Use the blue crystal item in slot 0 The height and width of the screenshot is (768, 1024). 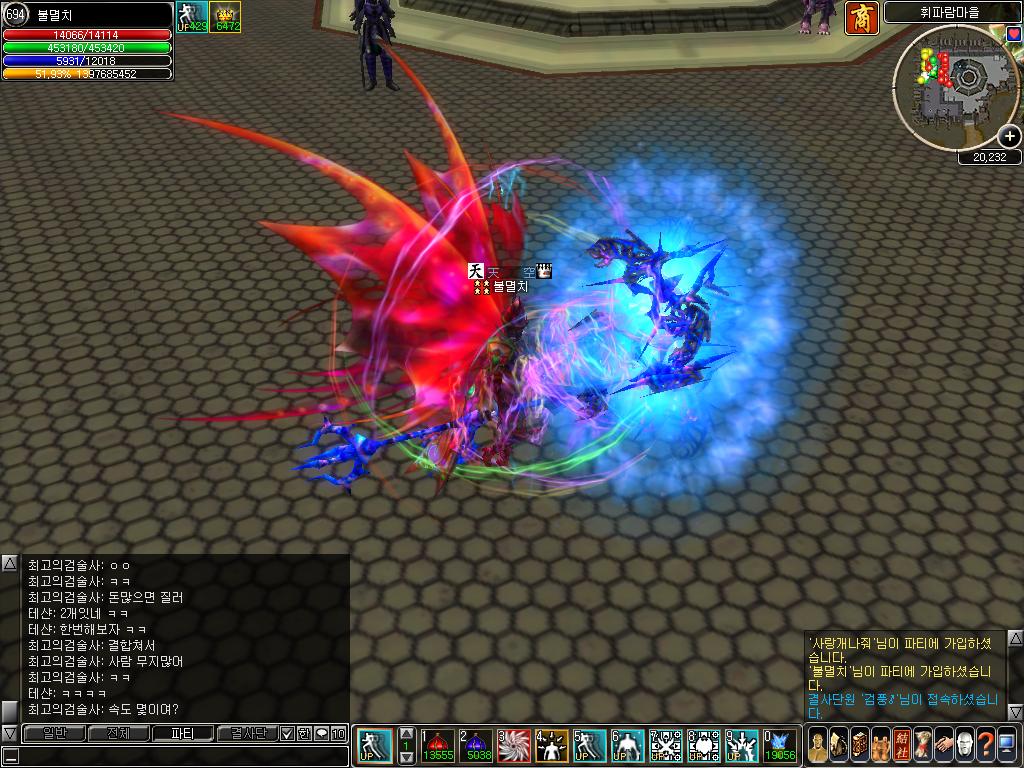(x=780, y=746)
